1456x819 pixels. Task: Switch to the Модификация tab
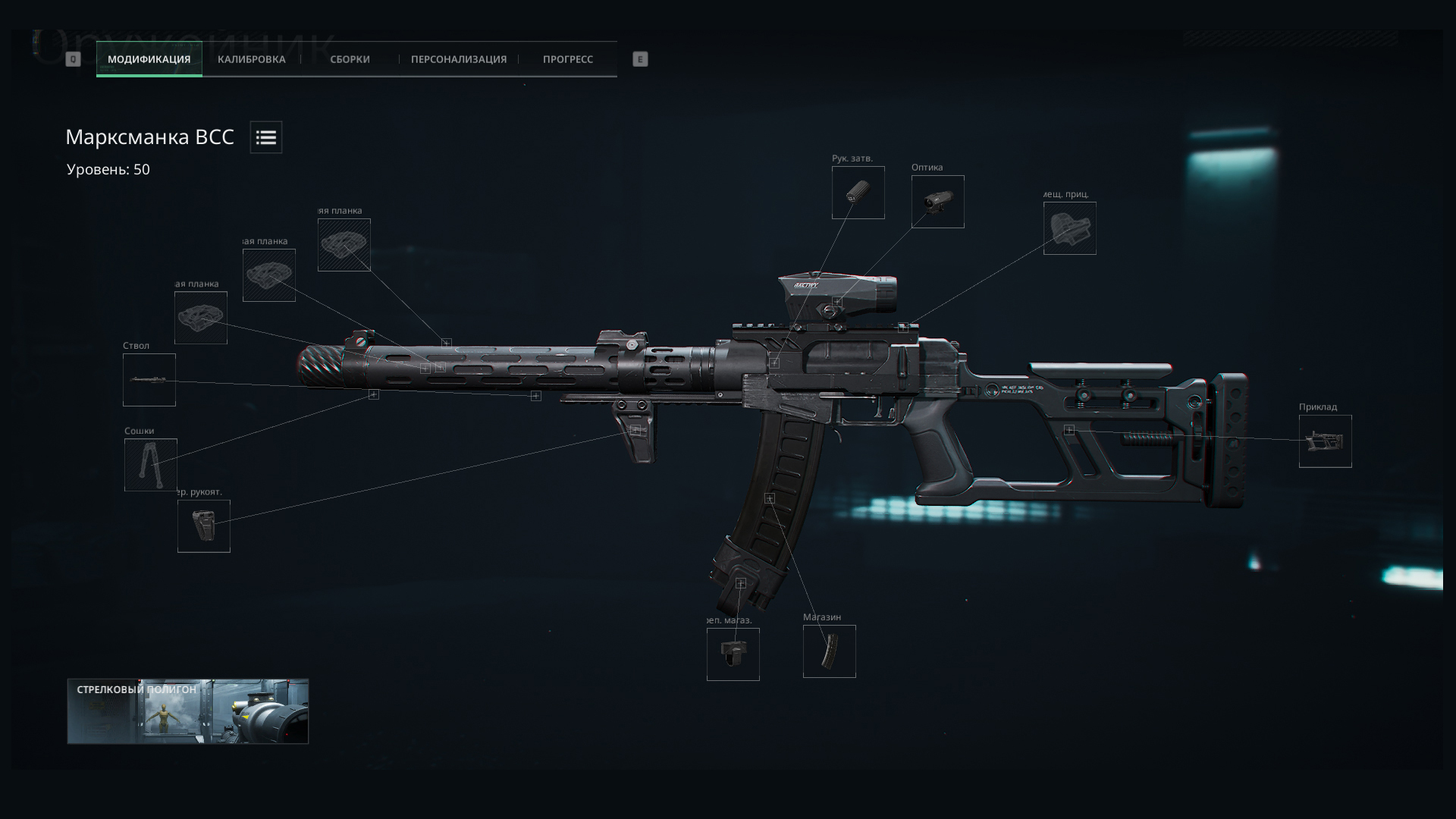149,59
